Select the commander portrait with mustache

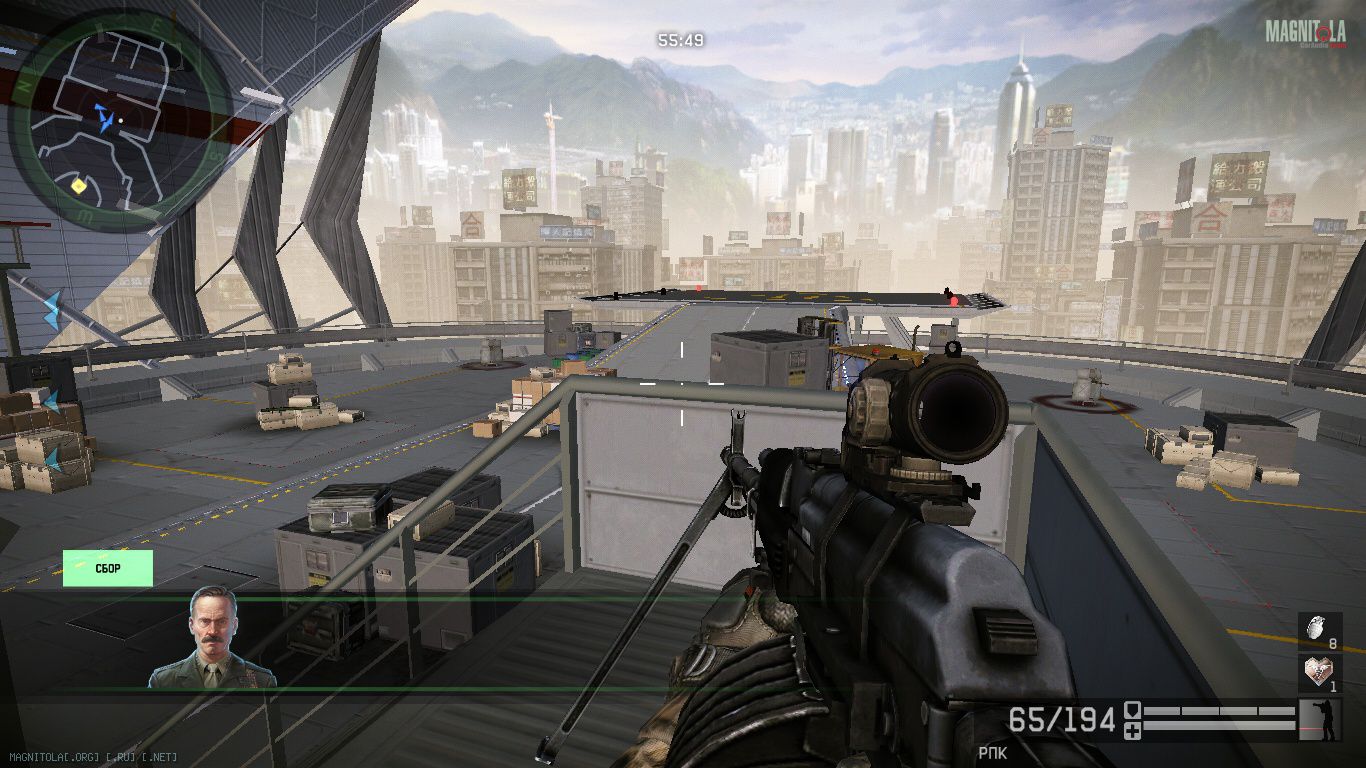point(212,638)
